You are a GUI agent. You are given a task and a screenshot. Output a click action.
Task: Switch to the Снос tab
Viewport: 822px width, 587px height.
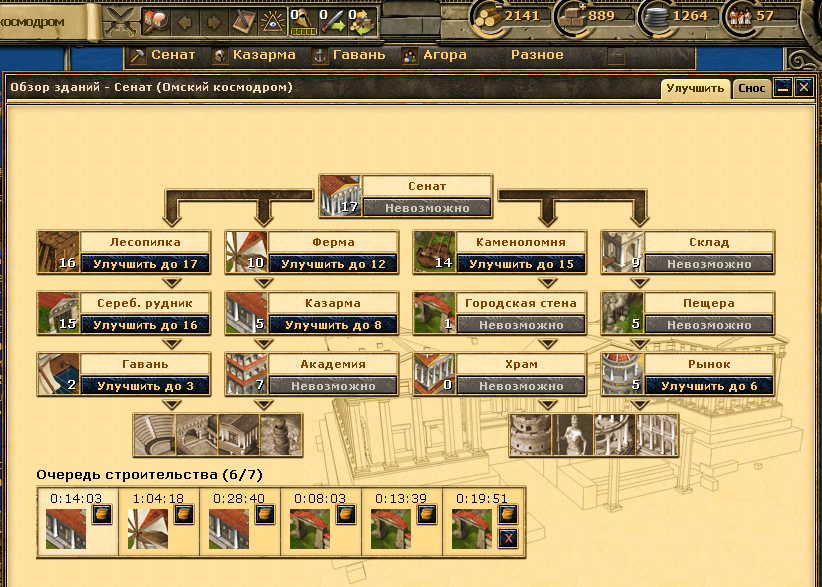tap(752, 88)
